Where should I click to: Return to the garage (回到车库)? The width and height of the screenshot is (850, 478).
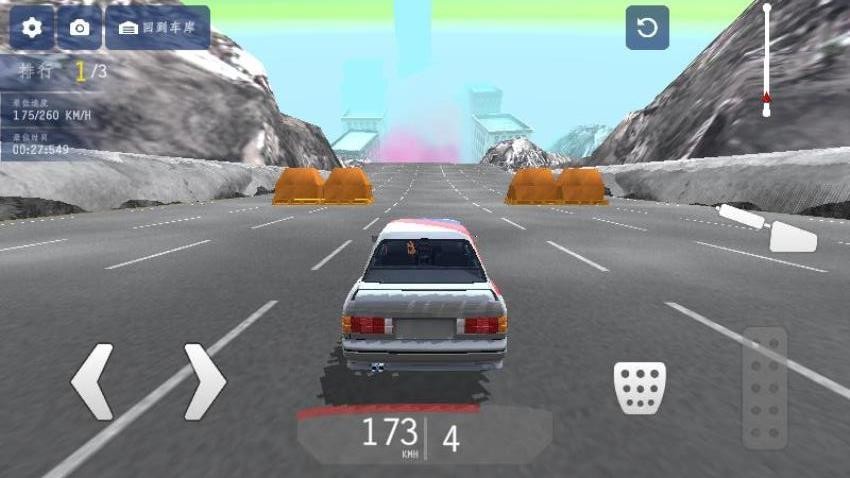coord(157,28)
